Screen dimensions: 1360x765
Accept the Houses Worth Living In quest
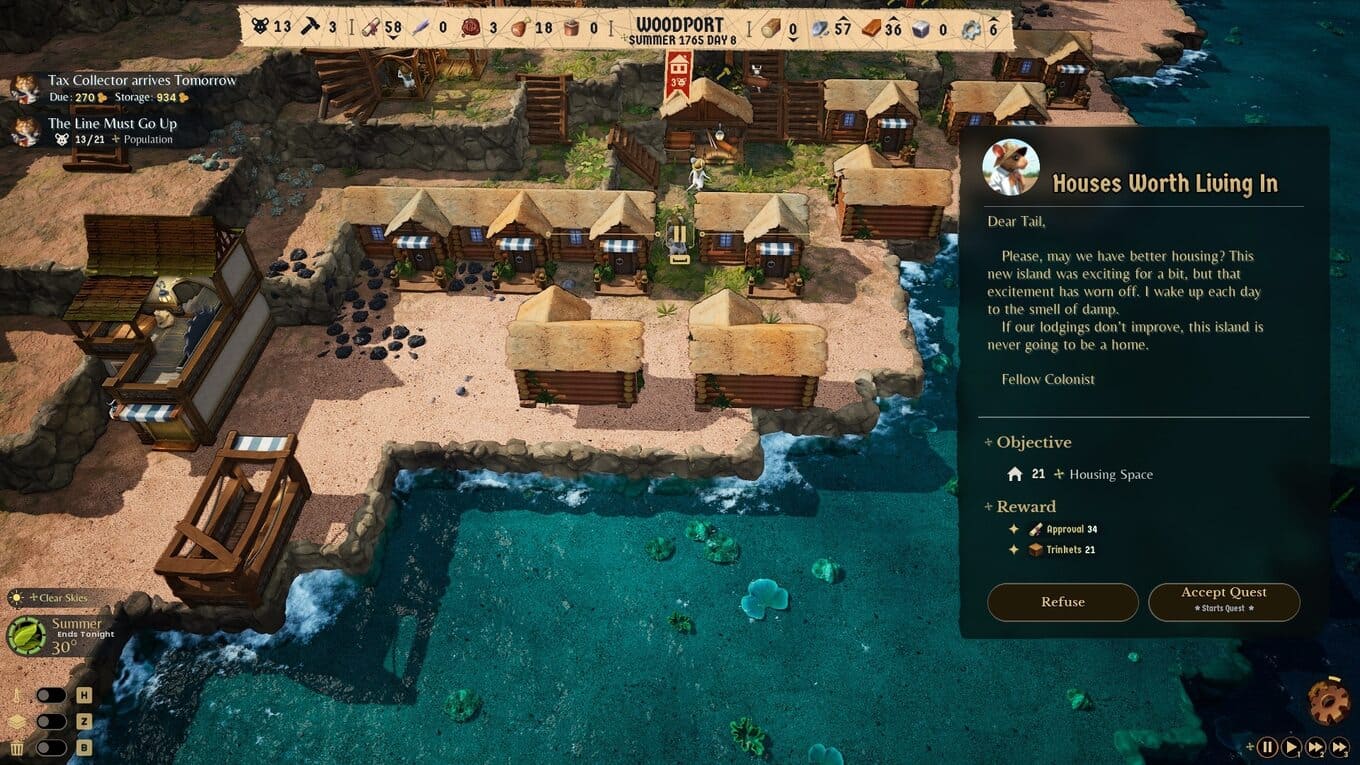[1223, 602]
